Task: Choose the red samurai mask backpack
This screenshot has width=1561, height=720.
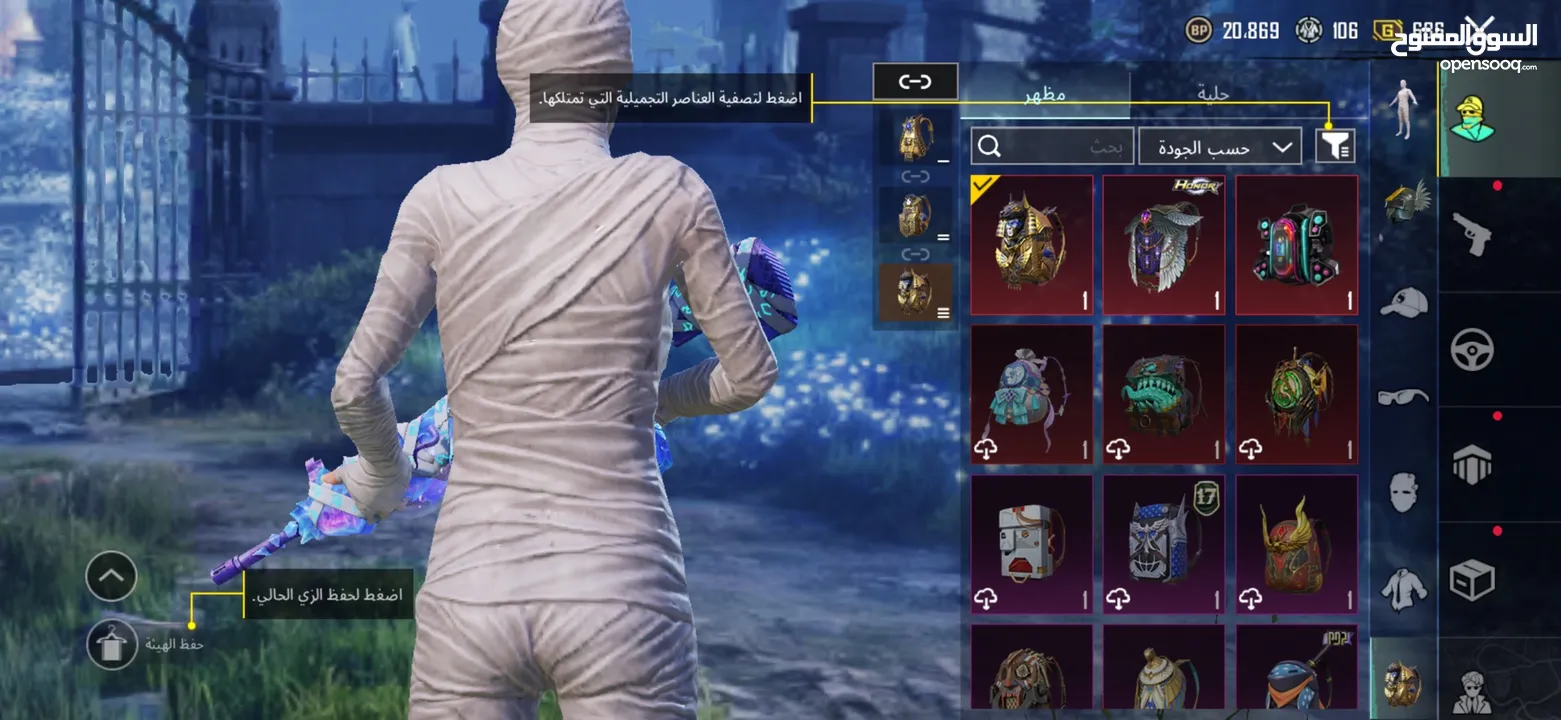Action: tap(1297, 543)
